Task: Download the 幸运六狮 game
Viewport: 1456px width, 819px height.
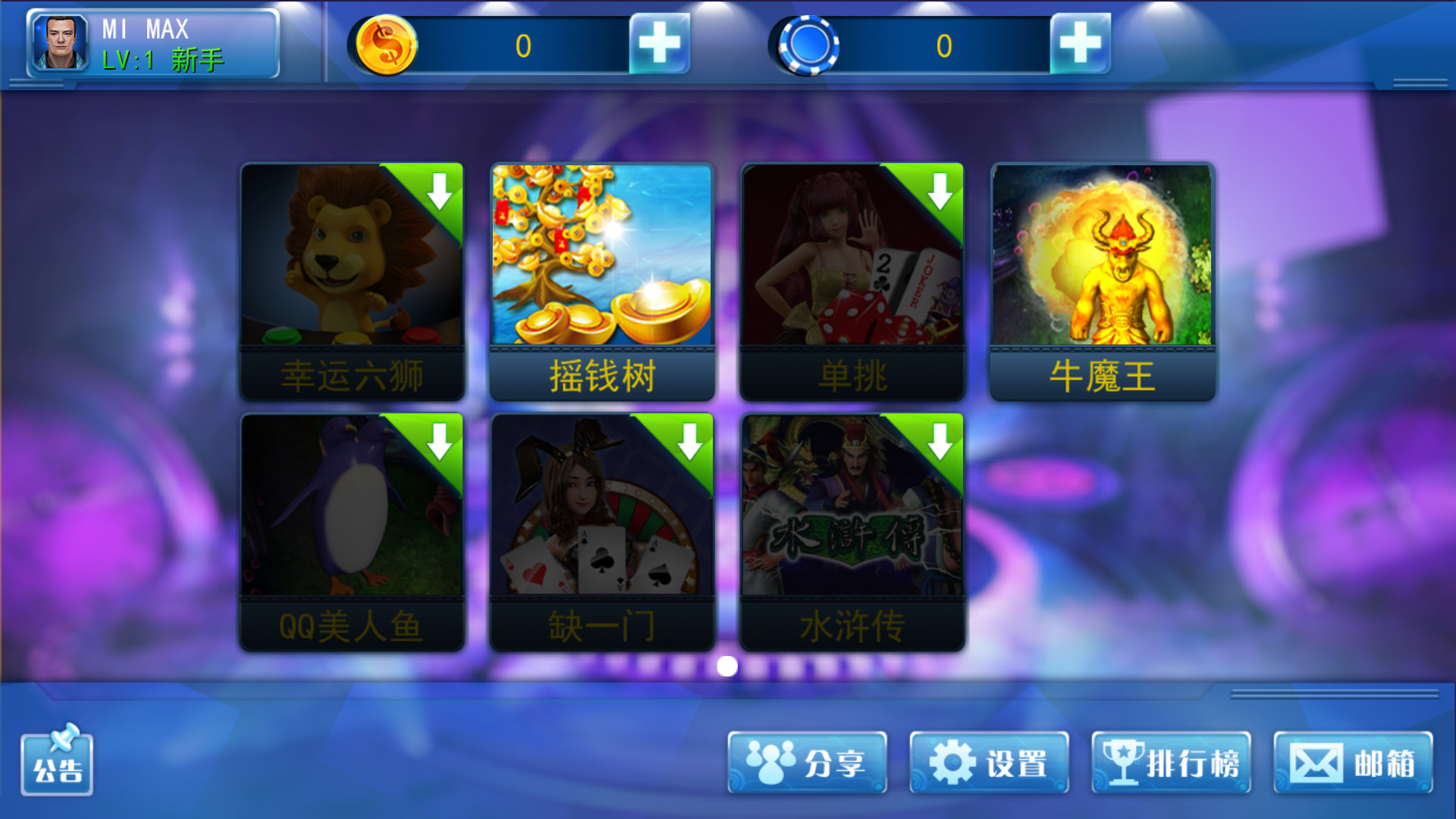Action: coord(438,191)
